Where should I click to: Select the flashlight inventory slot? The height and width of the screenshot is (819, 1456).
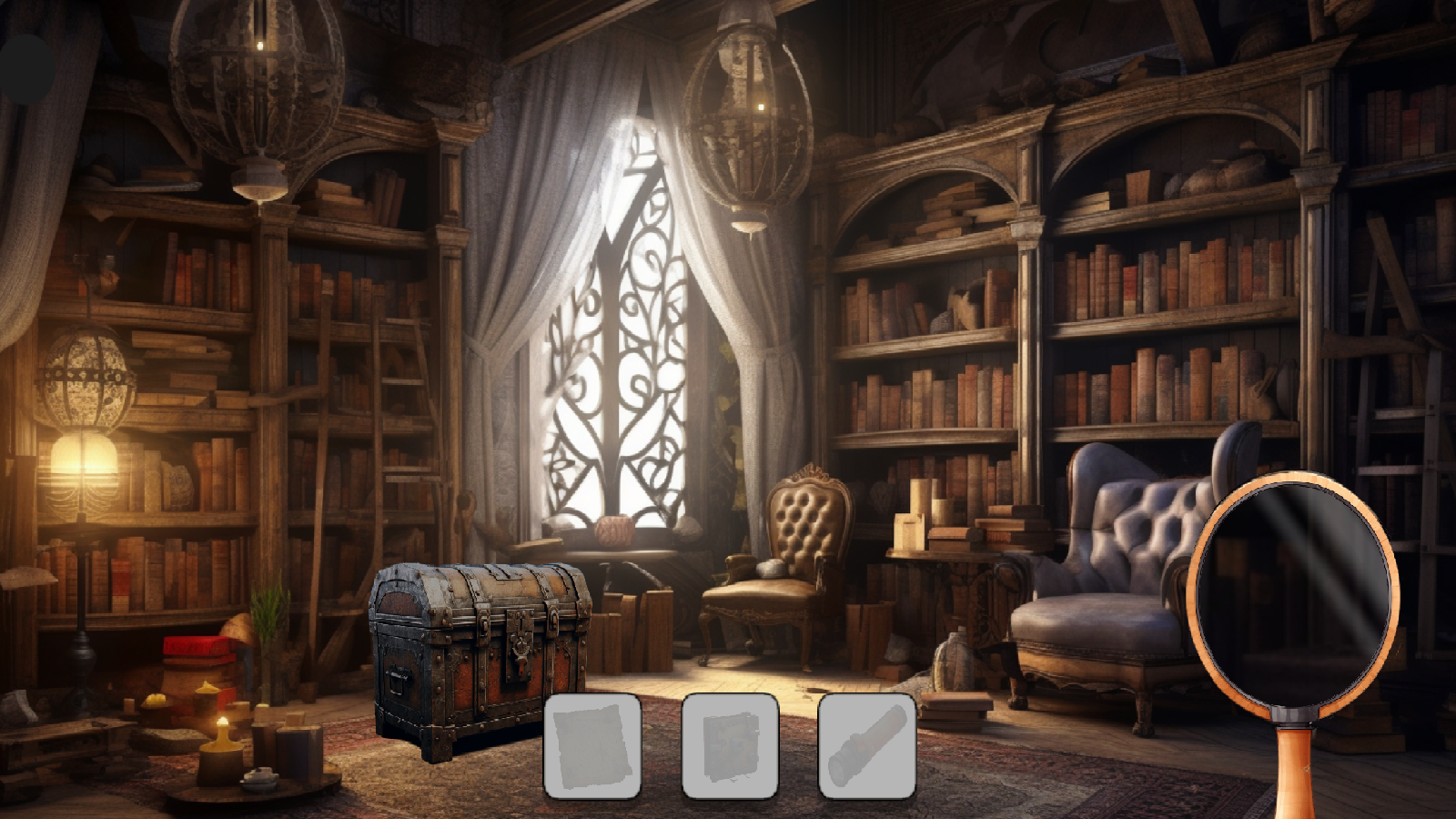(x=867, y=744)
